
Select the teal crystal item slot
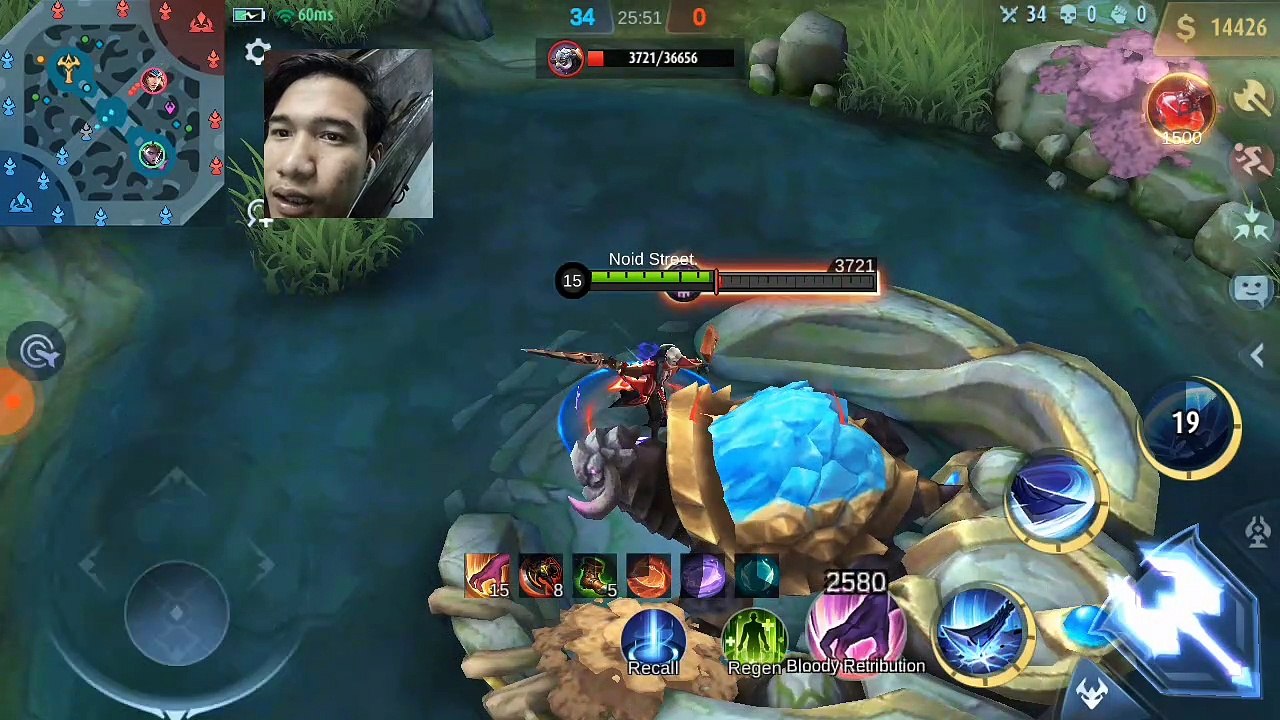pos(758,576)
